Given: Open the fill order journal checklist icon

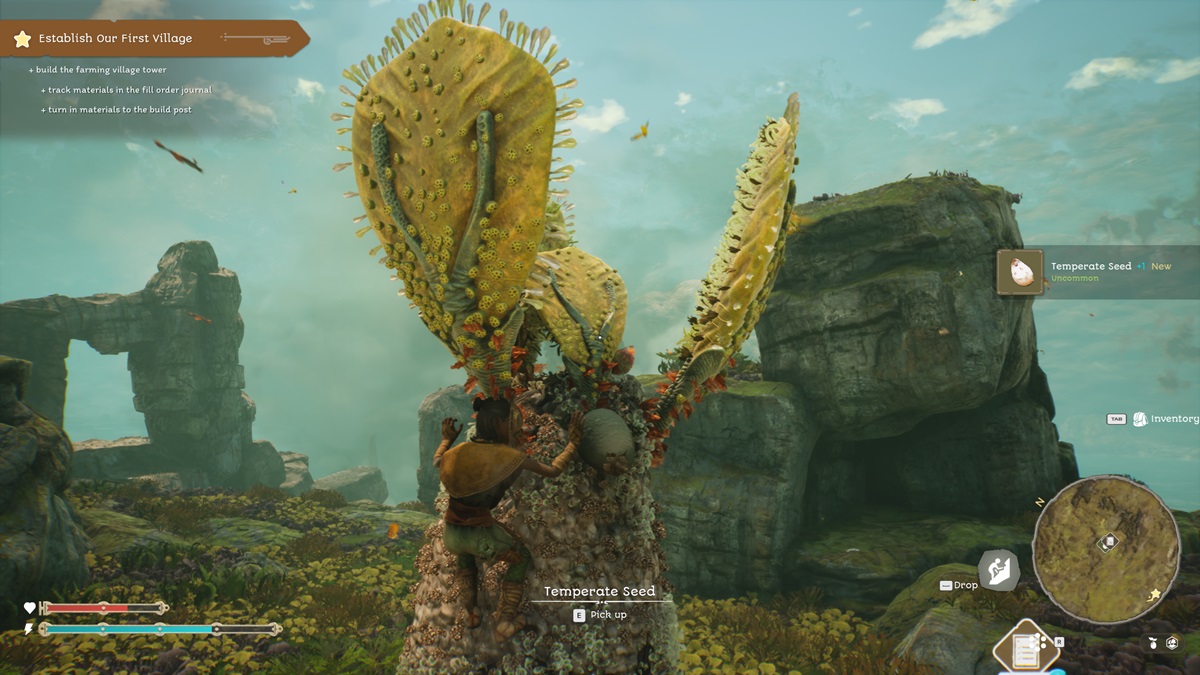Looking at the screenshot, I should click(x=1025, y=651).
